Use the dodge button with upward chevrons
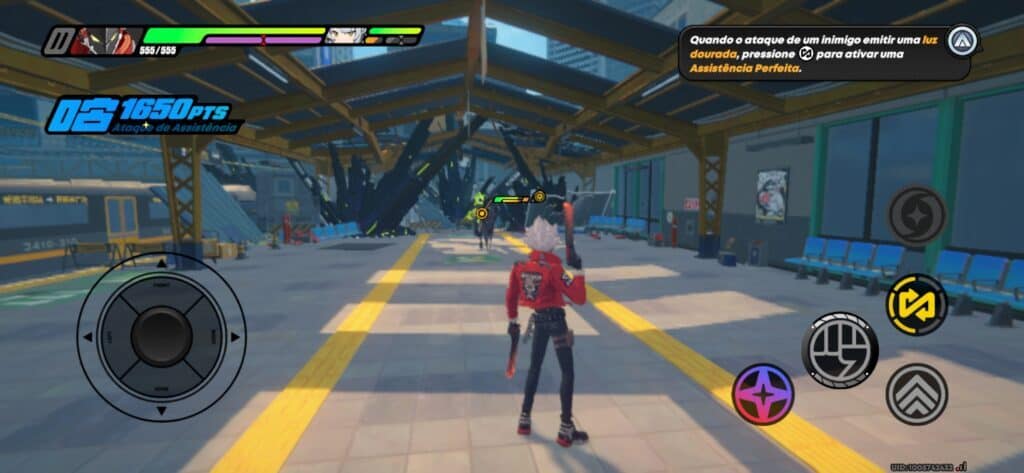 [916, 393]
